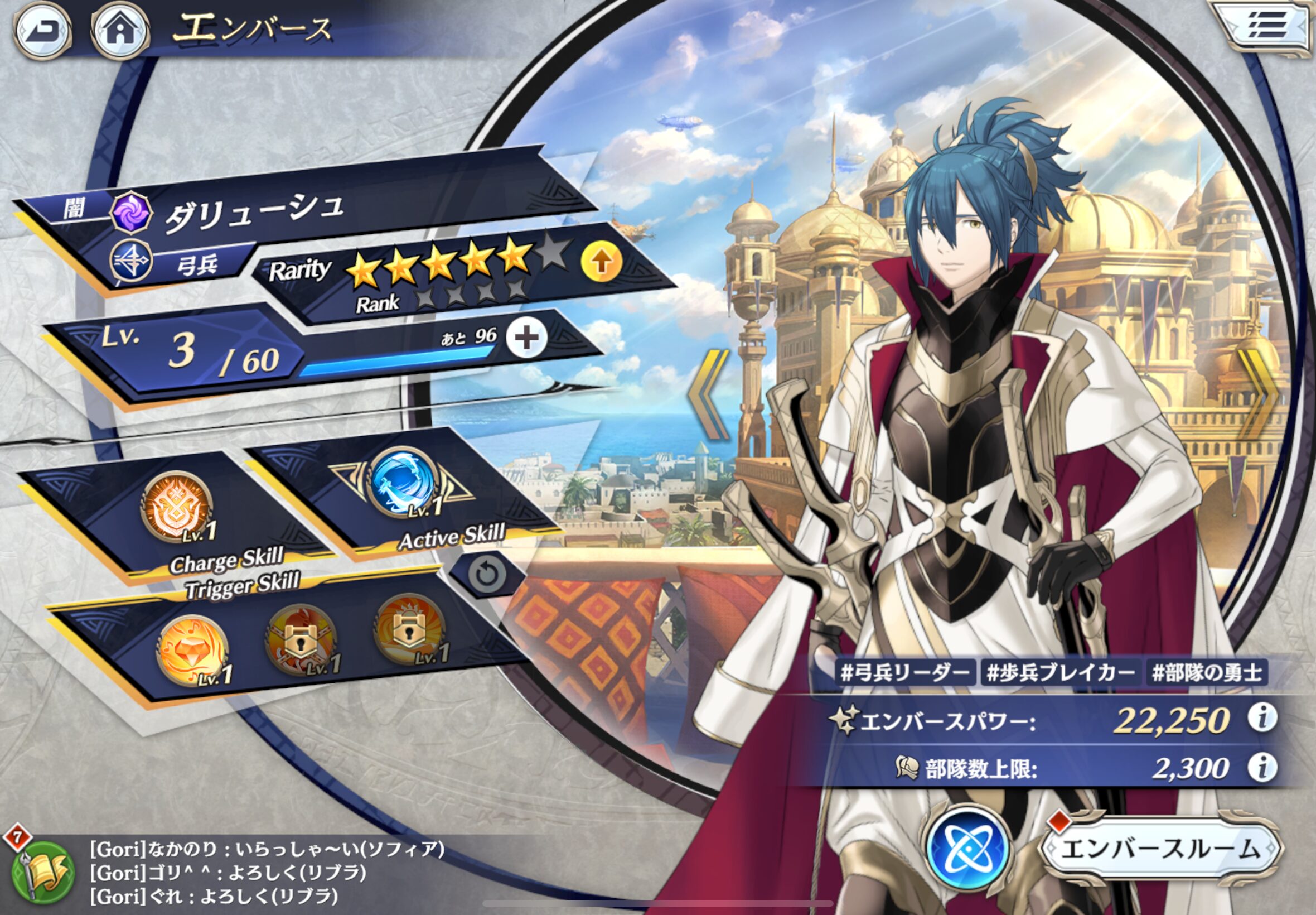Select the #歩兵ブレイカー tag
1316x915 pixels.
point(1060,672)
